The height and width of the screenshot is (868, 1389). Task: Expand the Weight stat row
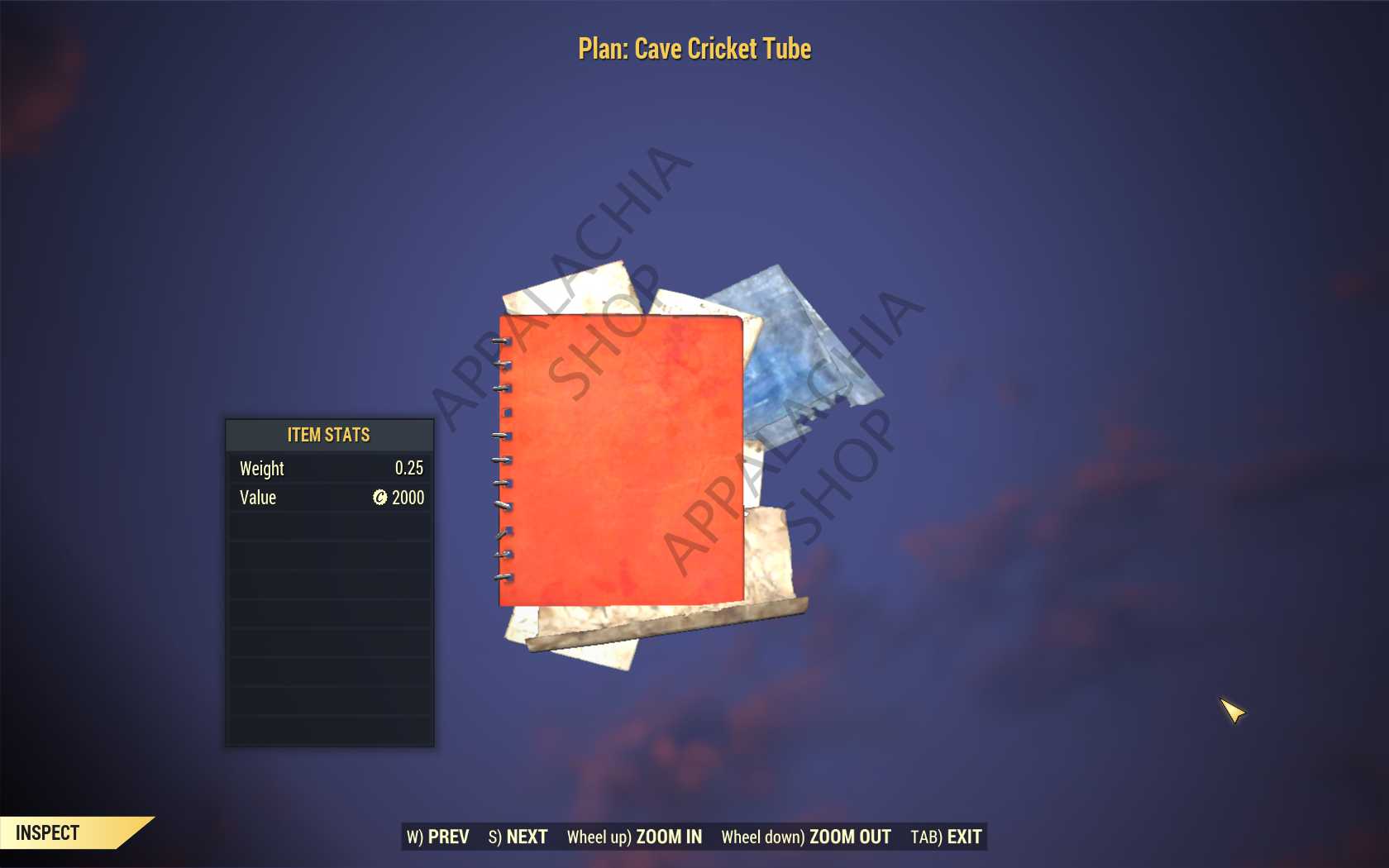point(328,469)
